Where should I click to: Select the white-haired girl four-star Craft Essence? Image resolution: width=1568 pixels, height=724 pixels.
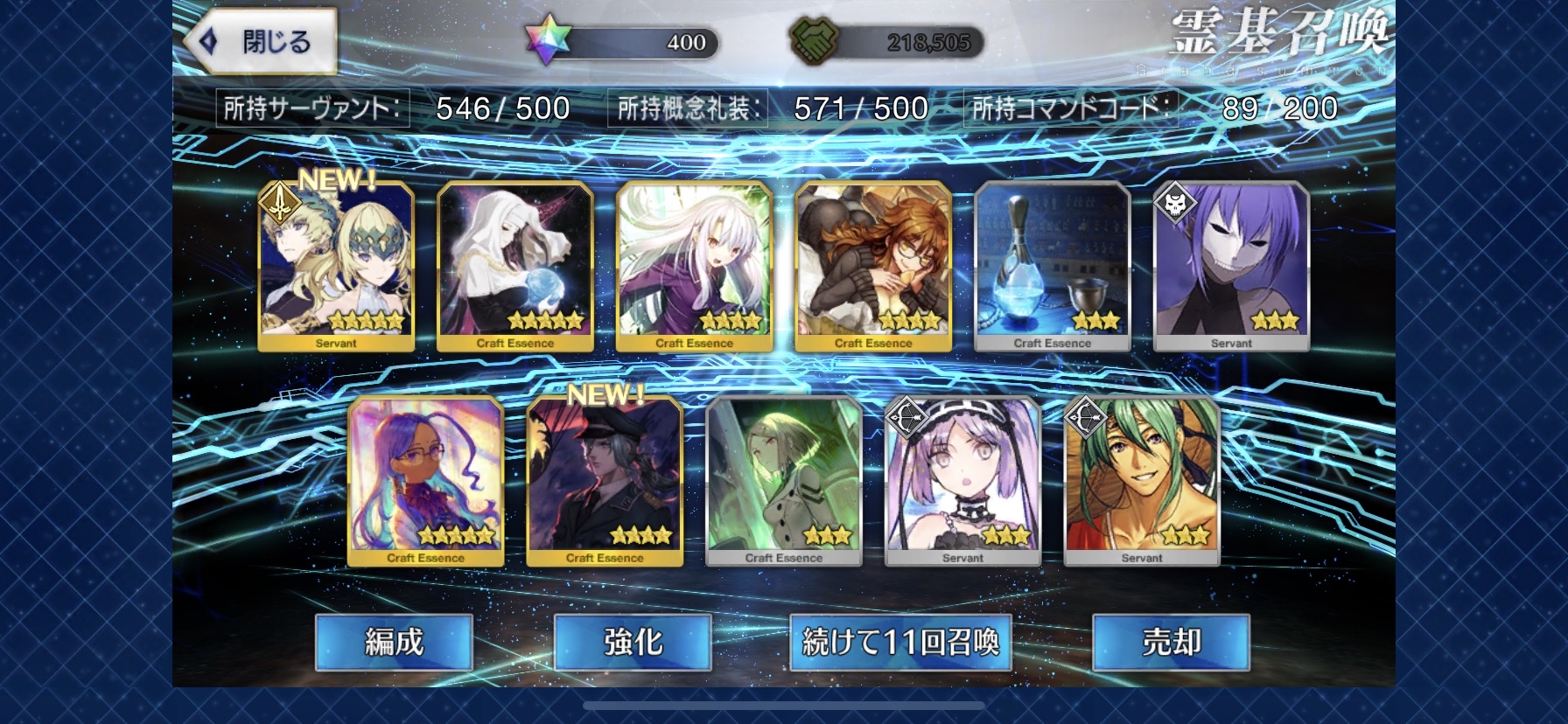point(694,266)
